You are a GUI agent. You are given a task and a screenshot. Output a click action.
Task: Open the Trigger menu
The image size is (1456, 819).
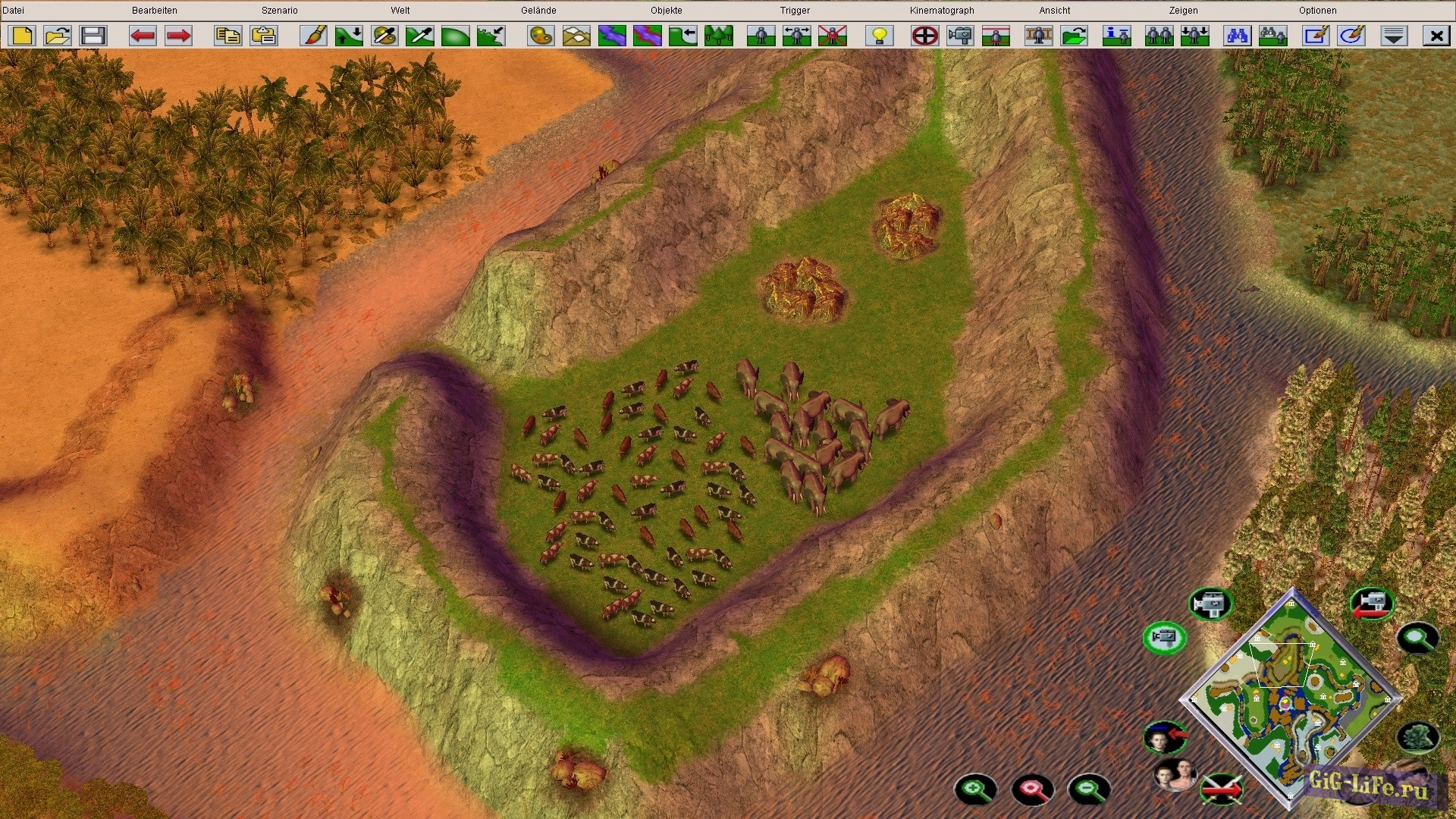click(x=795, y=11)
